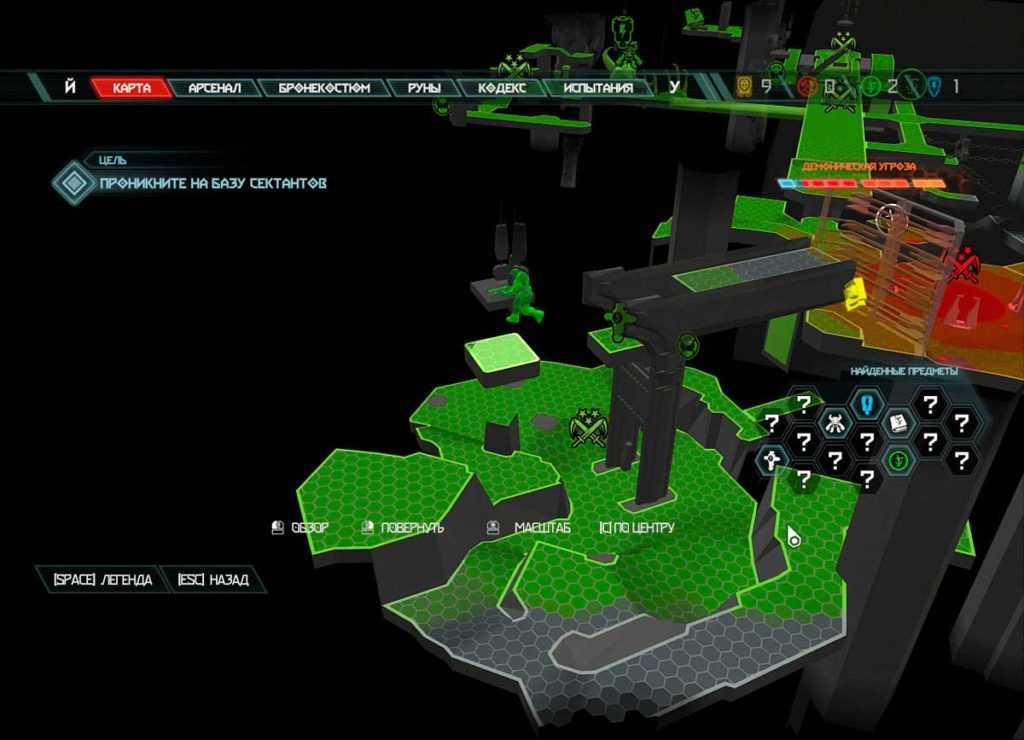The height and width of the screenshot is (740, 1024).
Task: Choose the Масштаб zoom control
Action: pyautogui.click(x=528, y=527)
